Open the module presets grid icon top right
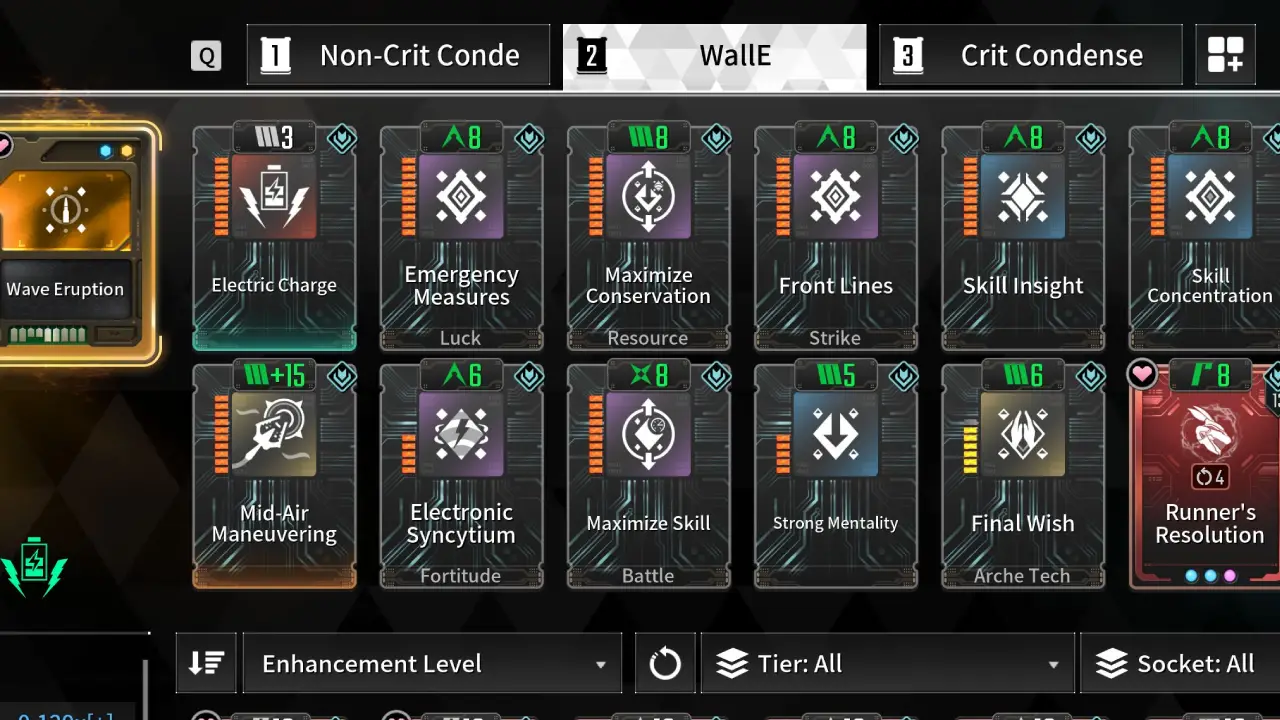Screen dimensions: 1280x720 tap(1226, 55)
